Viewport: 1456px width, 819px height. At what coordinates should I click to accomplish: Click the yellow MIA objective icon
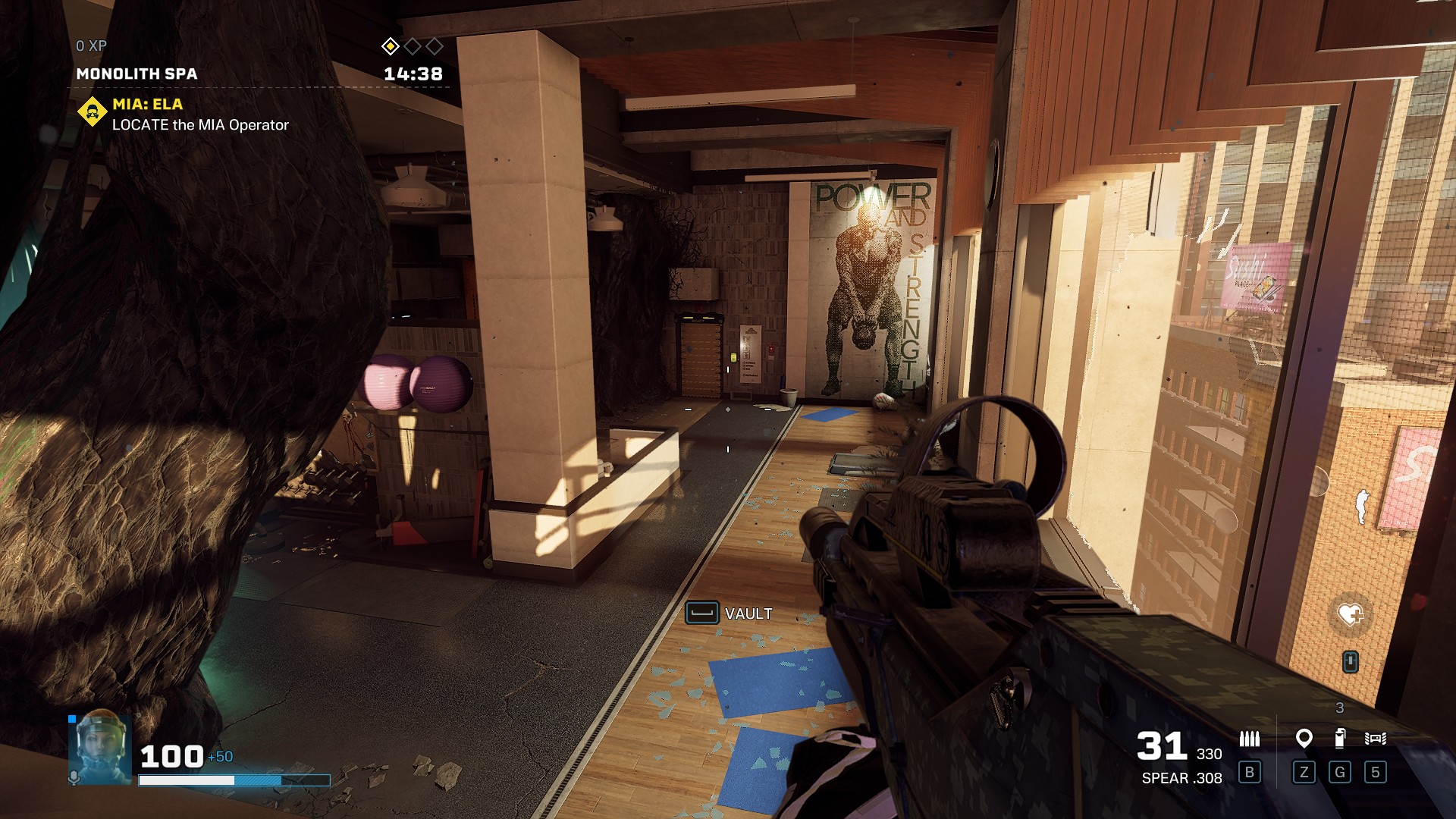click(93, 113)
